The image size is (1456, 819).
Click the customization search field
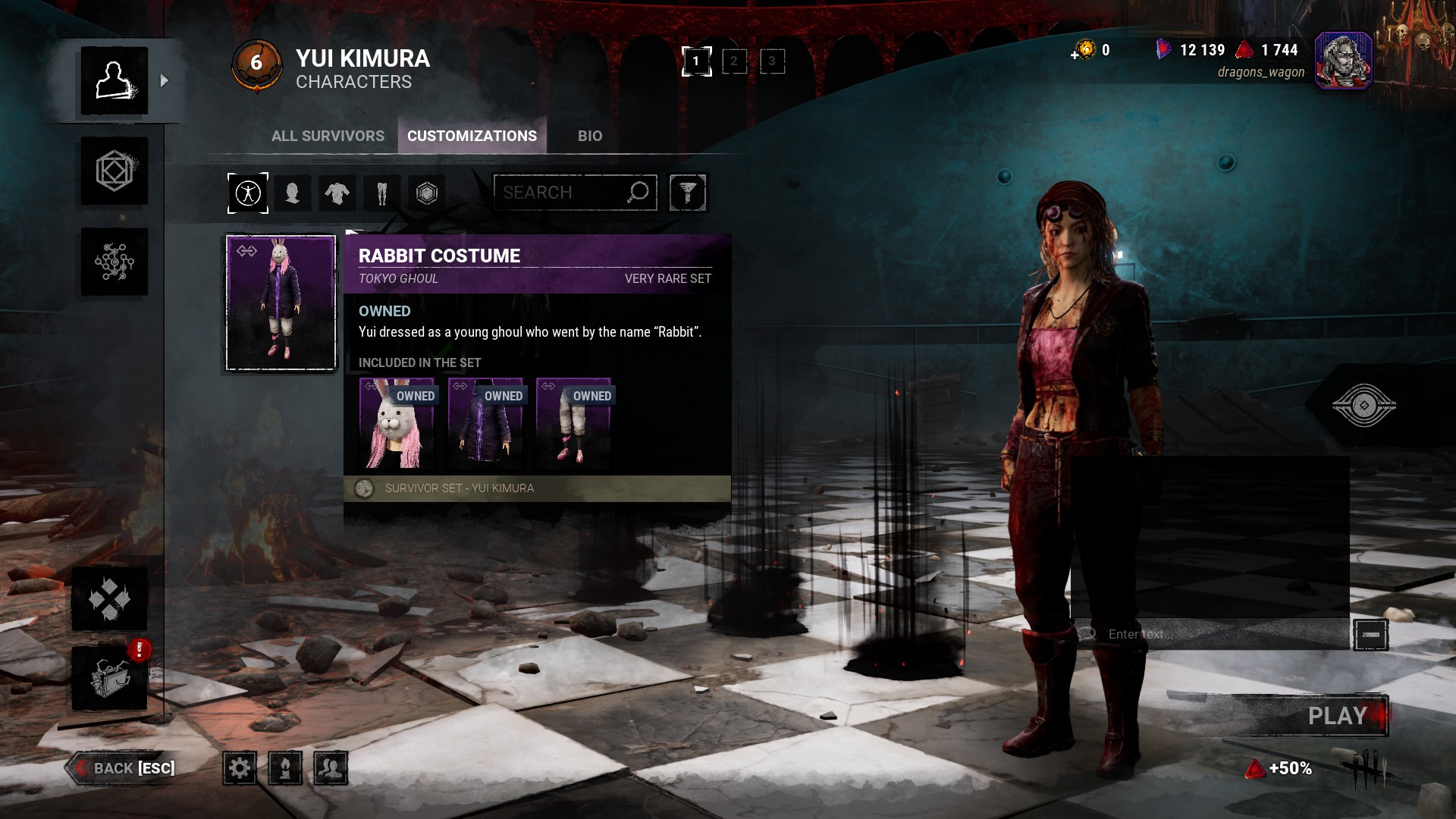point(561,193)
